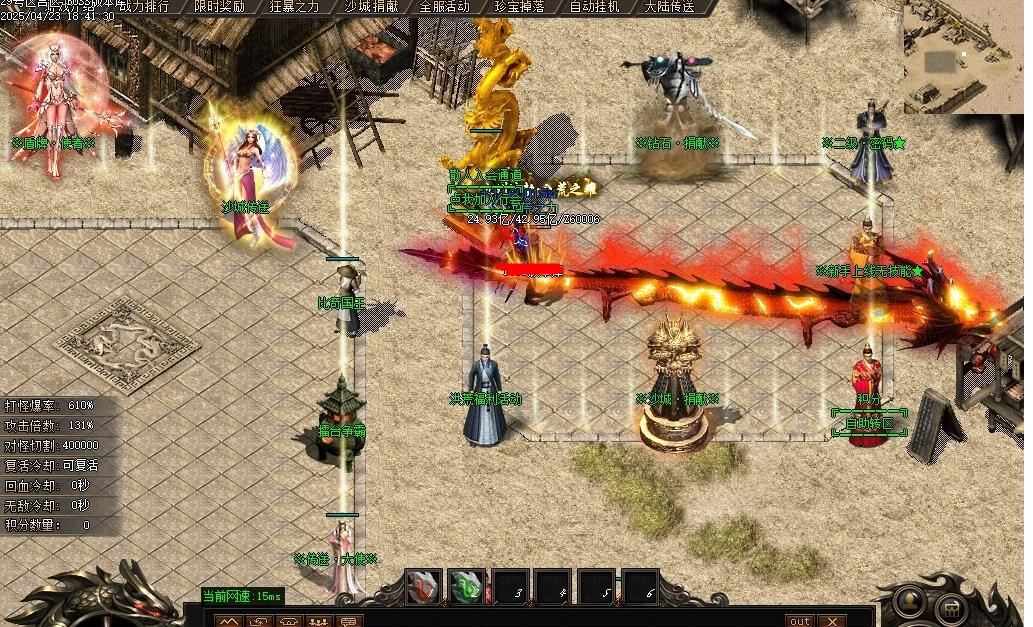
Task: Open the 限时奖励 timed rewards menu
Action: tap(221, 7)
